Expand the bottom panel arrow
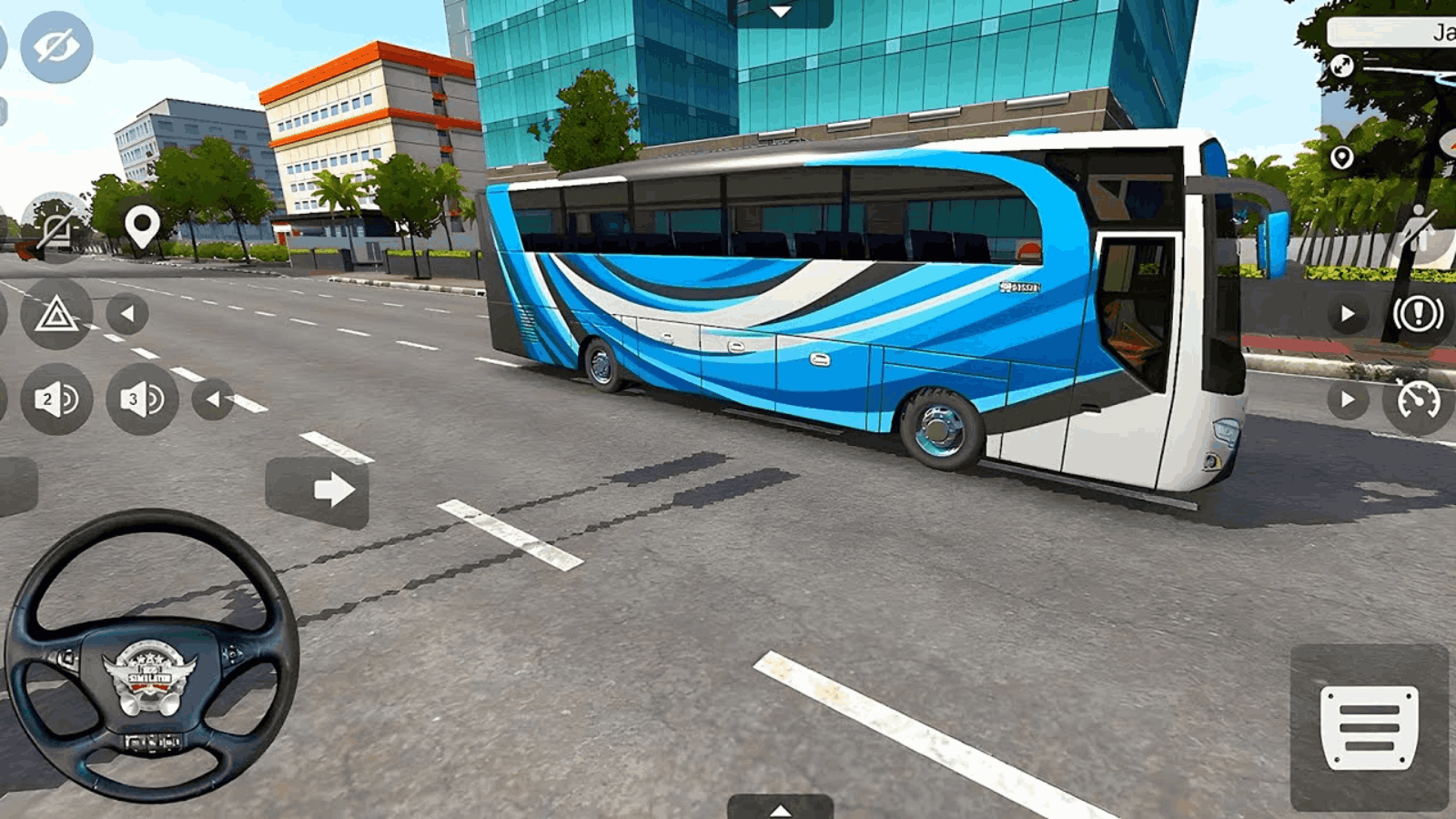This screenshot has width=1456, height=819. tap(778, 810)
